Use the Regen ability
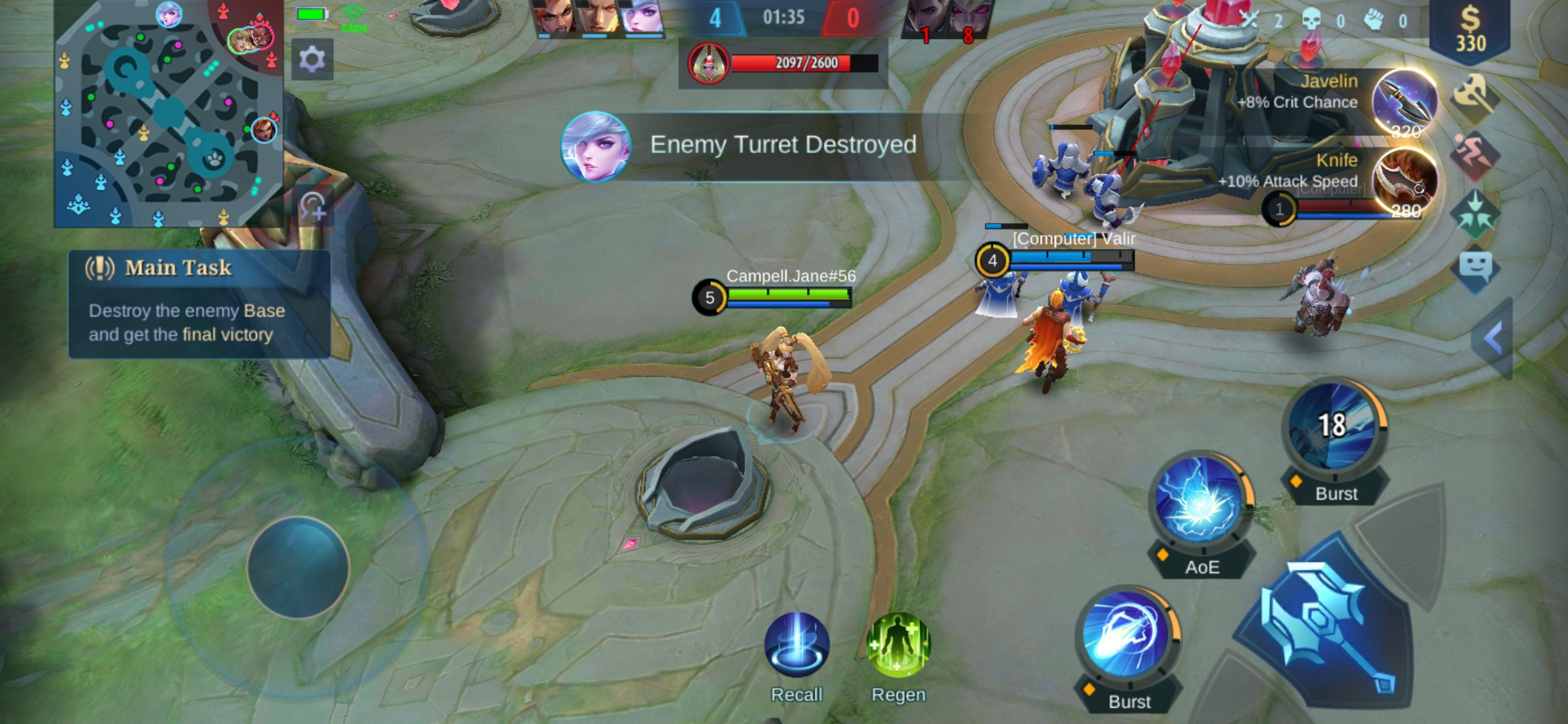The width and height of the screenshot is (1568, 724). click(x=899, y=645)
